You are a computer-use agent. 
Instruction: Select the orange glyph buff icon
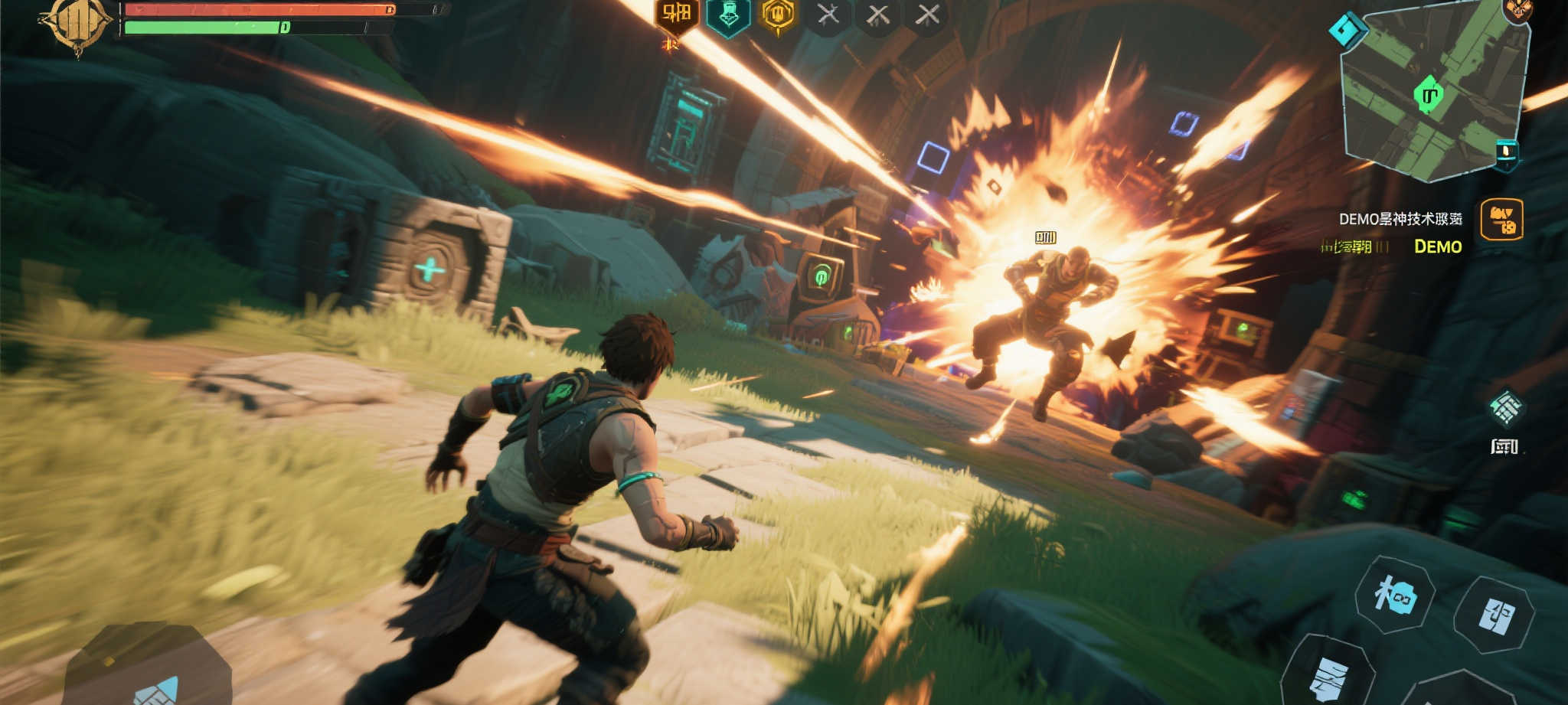pyautogui.click(x=676, y=15)
